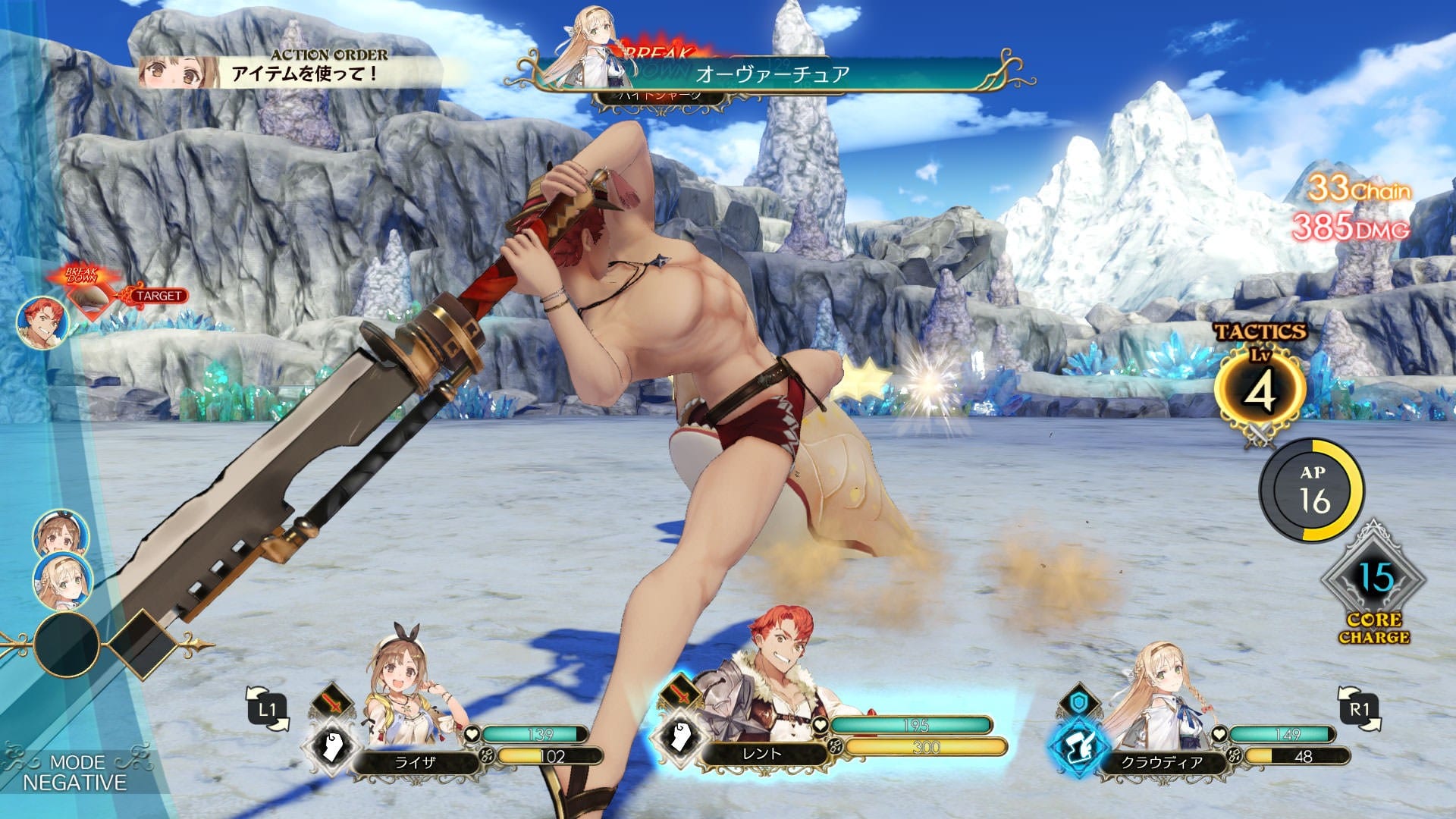Click Ryza's turn-order portrait on the timeline
This screenshot has width=1456, height=819.
(59, 535)
